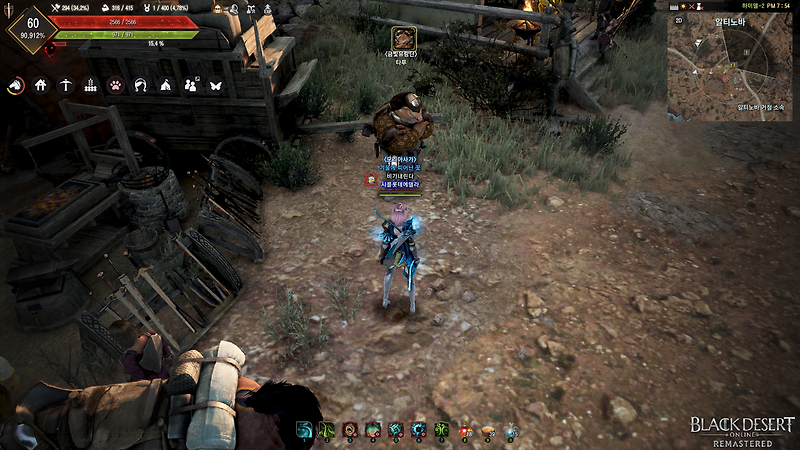
Task: Click the maid hair-silhouette icon
Action: (x=141, y=86)
